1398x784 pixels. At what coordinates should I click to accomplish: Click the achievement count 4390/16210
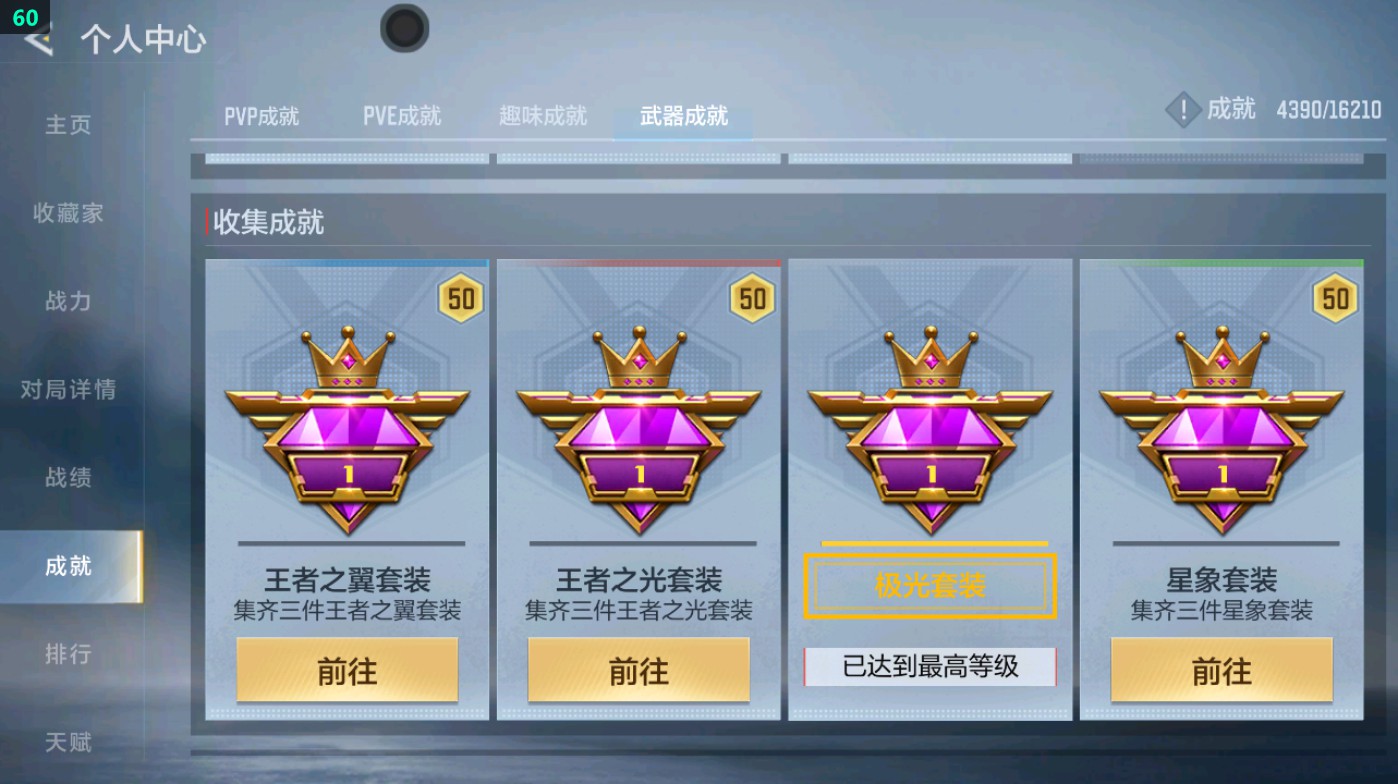coord(1330,110)
